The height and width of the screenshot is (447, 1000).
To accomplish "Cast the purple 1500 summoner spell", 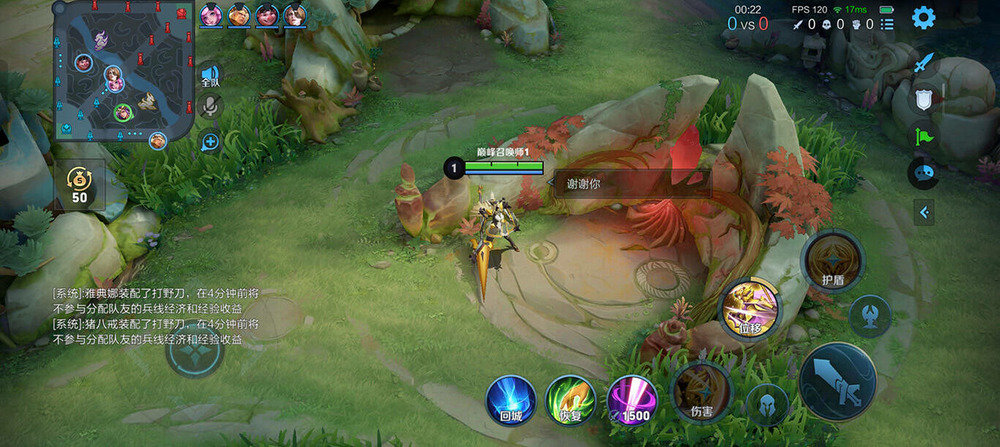I will click(x=632, y=400).
